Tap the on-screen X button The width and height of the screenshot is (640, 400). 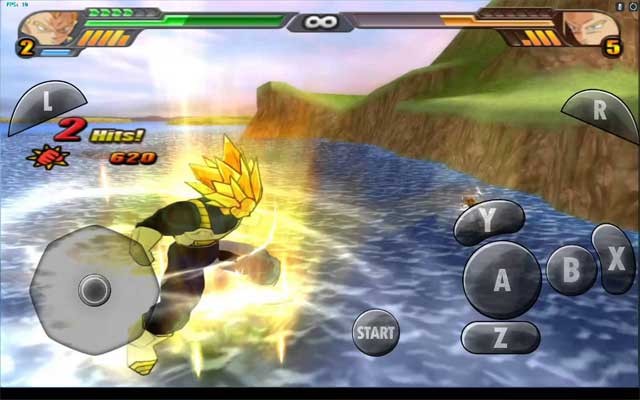click(x=612, y=258)
